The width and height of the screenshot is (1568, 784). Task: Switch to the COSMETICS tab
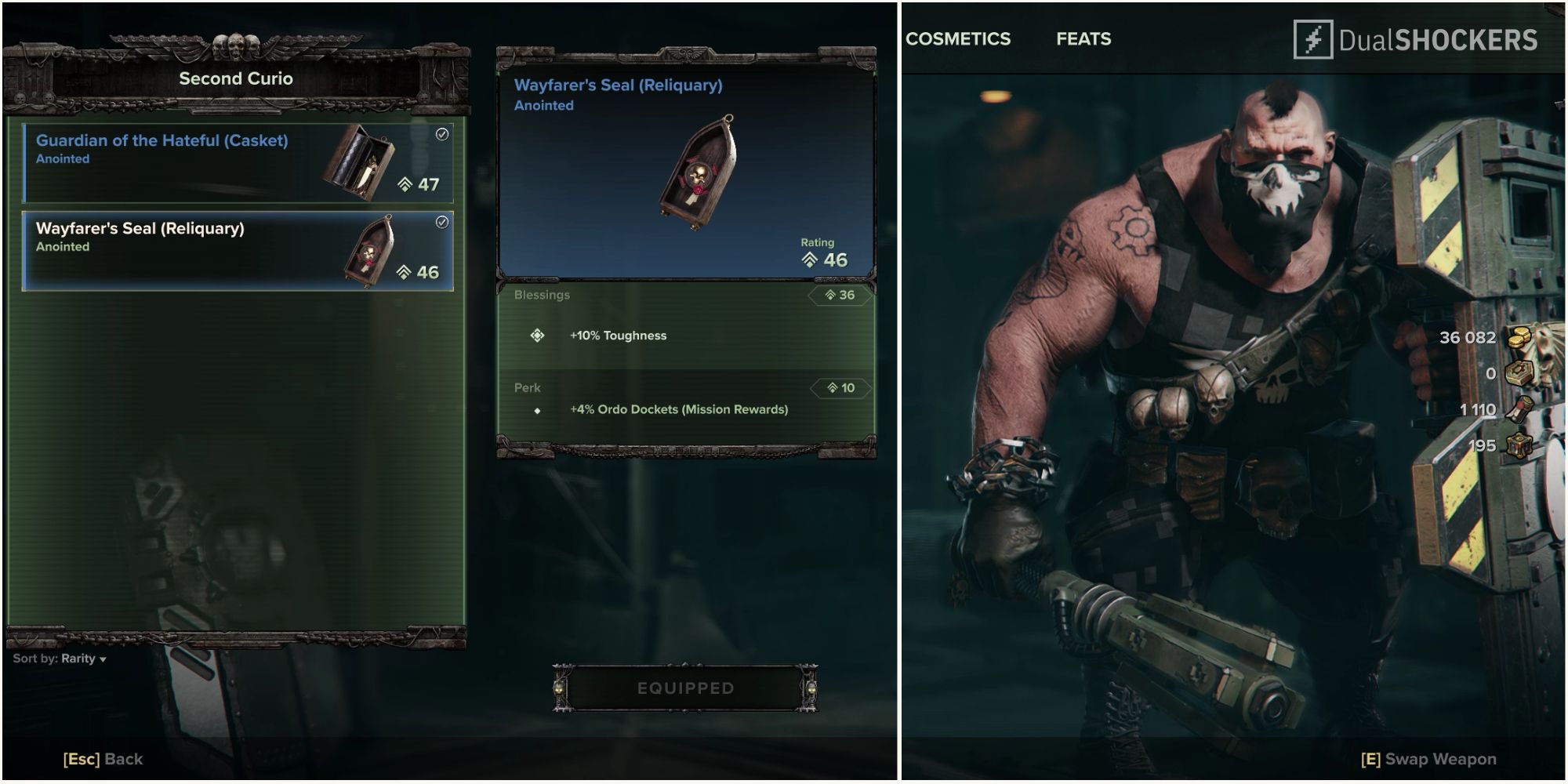(x=958, y=38)
